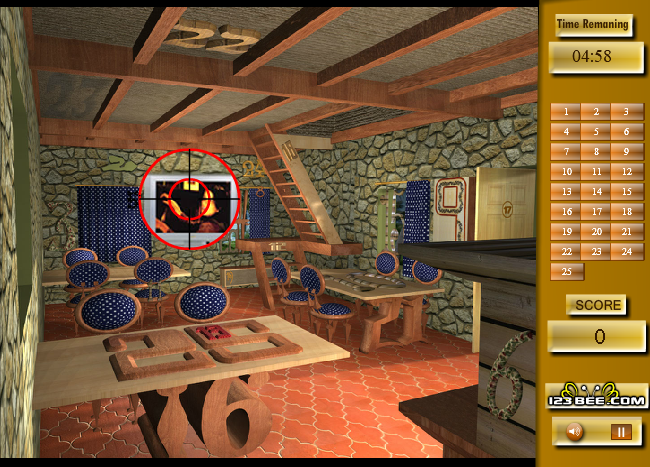
Task: Select number 1 tile in the grid
Action: [x=566, y=112]
